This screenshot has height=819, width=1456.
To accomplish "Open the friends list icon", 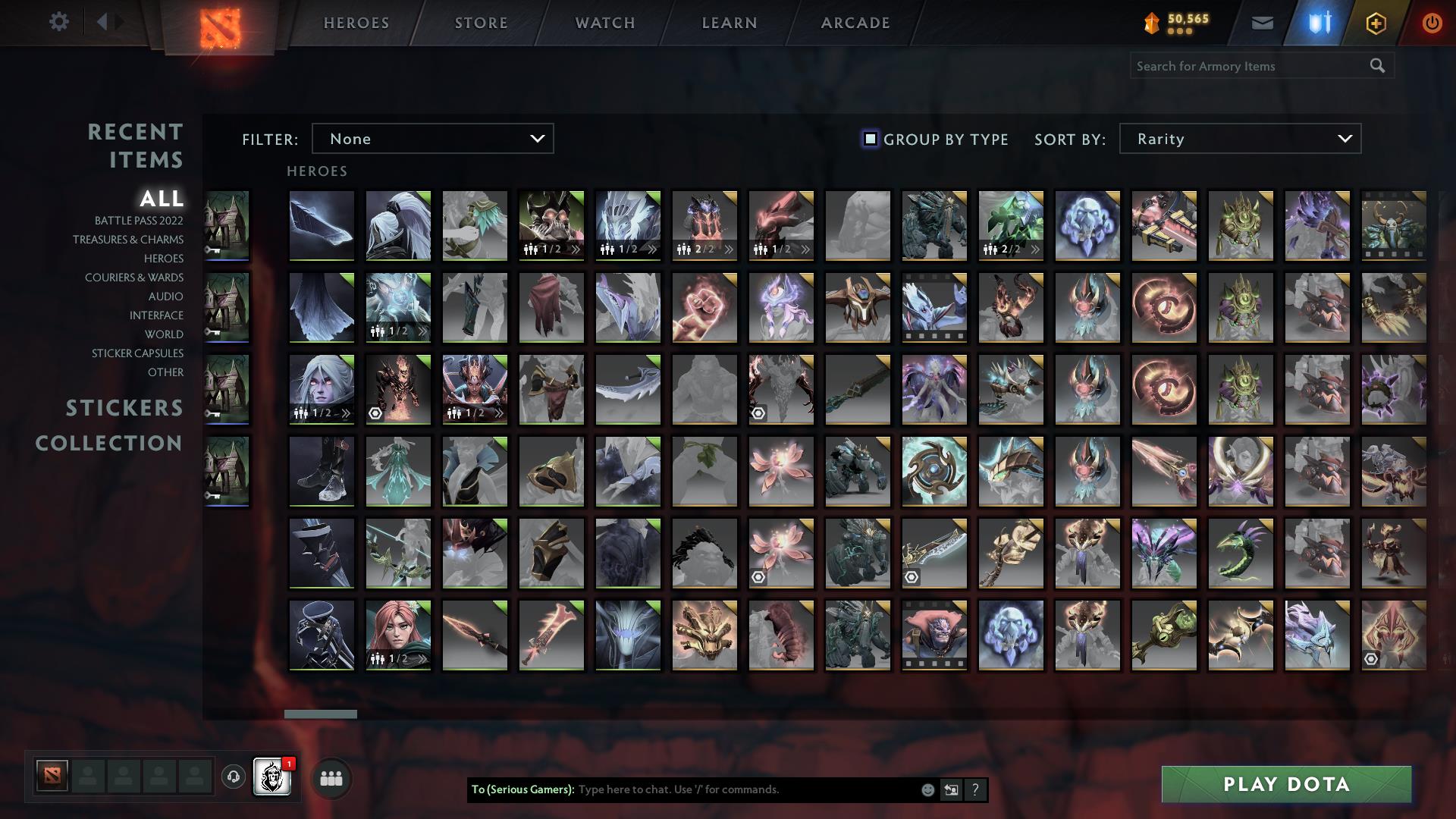I will [330, 777].
